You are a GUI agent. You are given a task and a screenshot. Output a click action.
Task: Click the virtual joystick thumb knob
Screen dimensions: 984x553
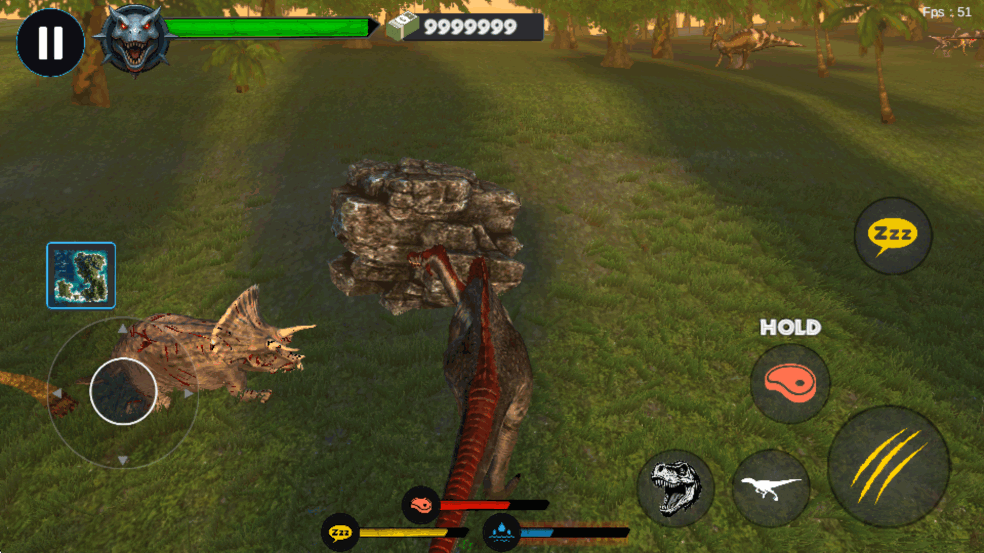123,390
